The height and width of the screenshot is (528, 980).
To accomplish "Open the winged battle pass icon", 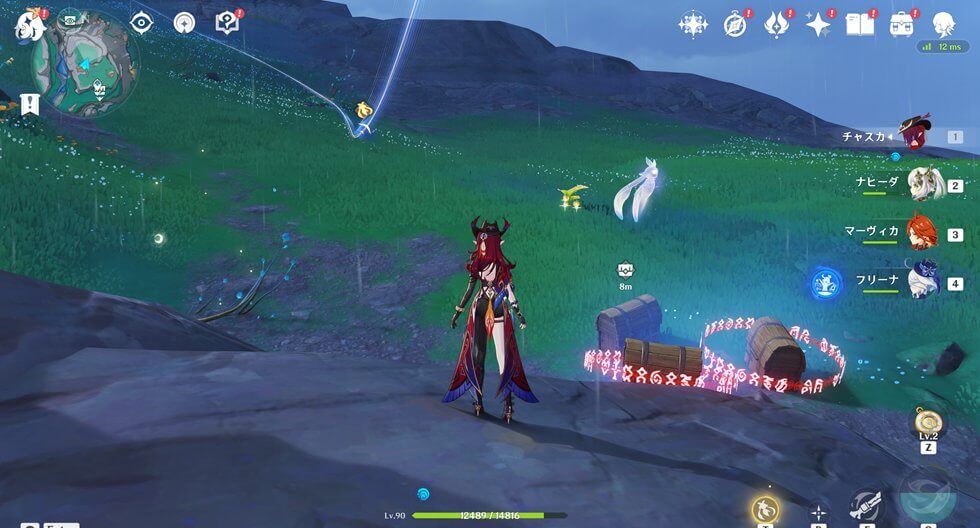I will tap(777, 25).
